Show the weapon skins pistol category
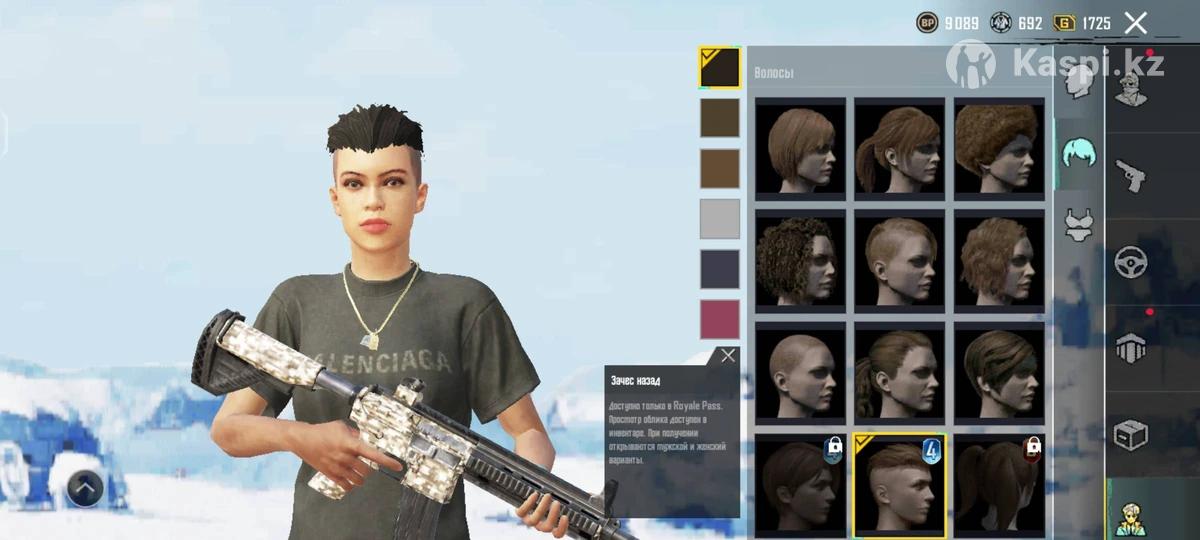 (1131, 175)
